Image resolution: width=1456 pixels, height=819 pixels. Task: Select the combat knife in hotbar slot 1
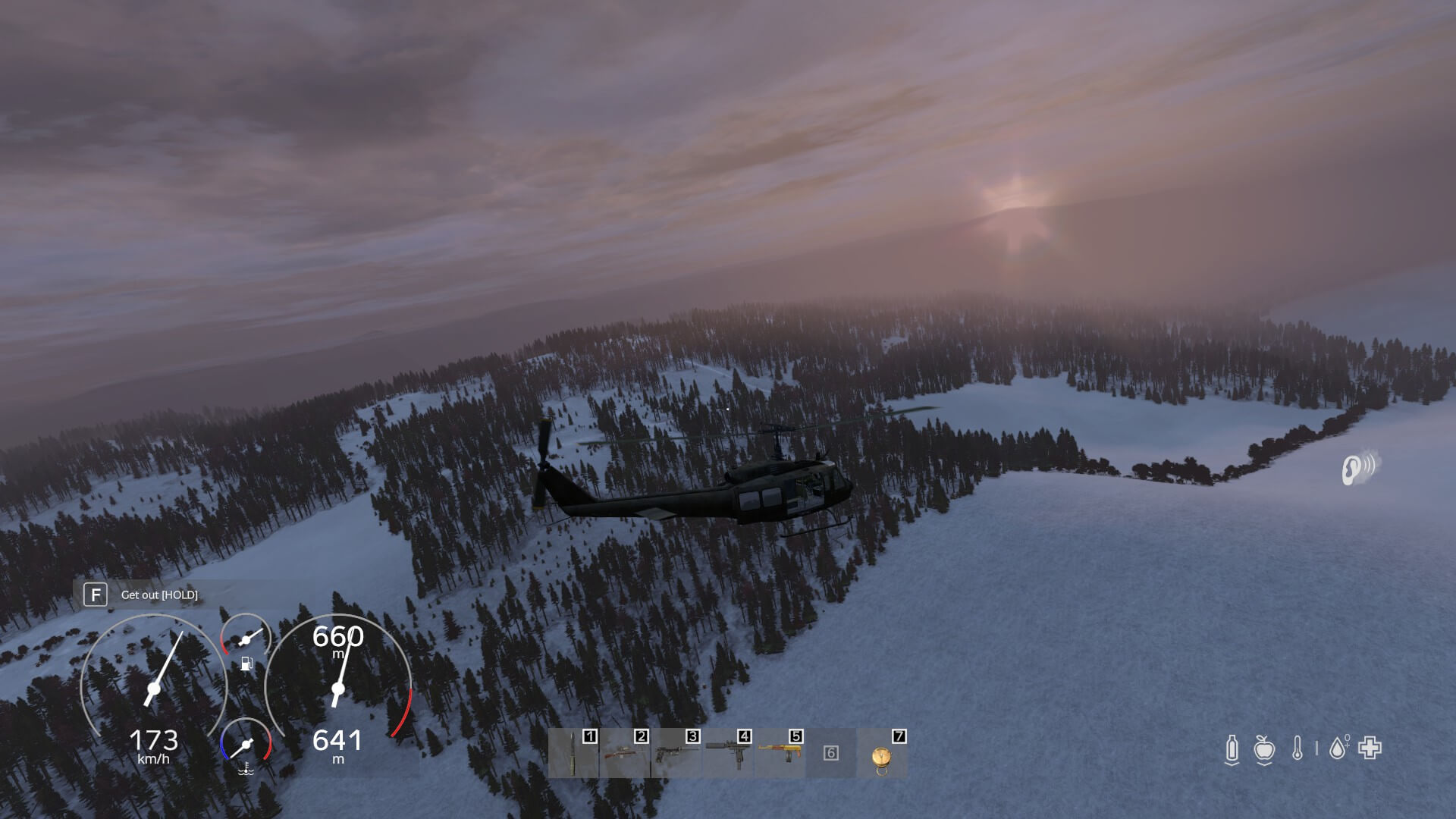573,753
